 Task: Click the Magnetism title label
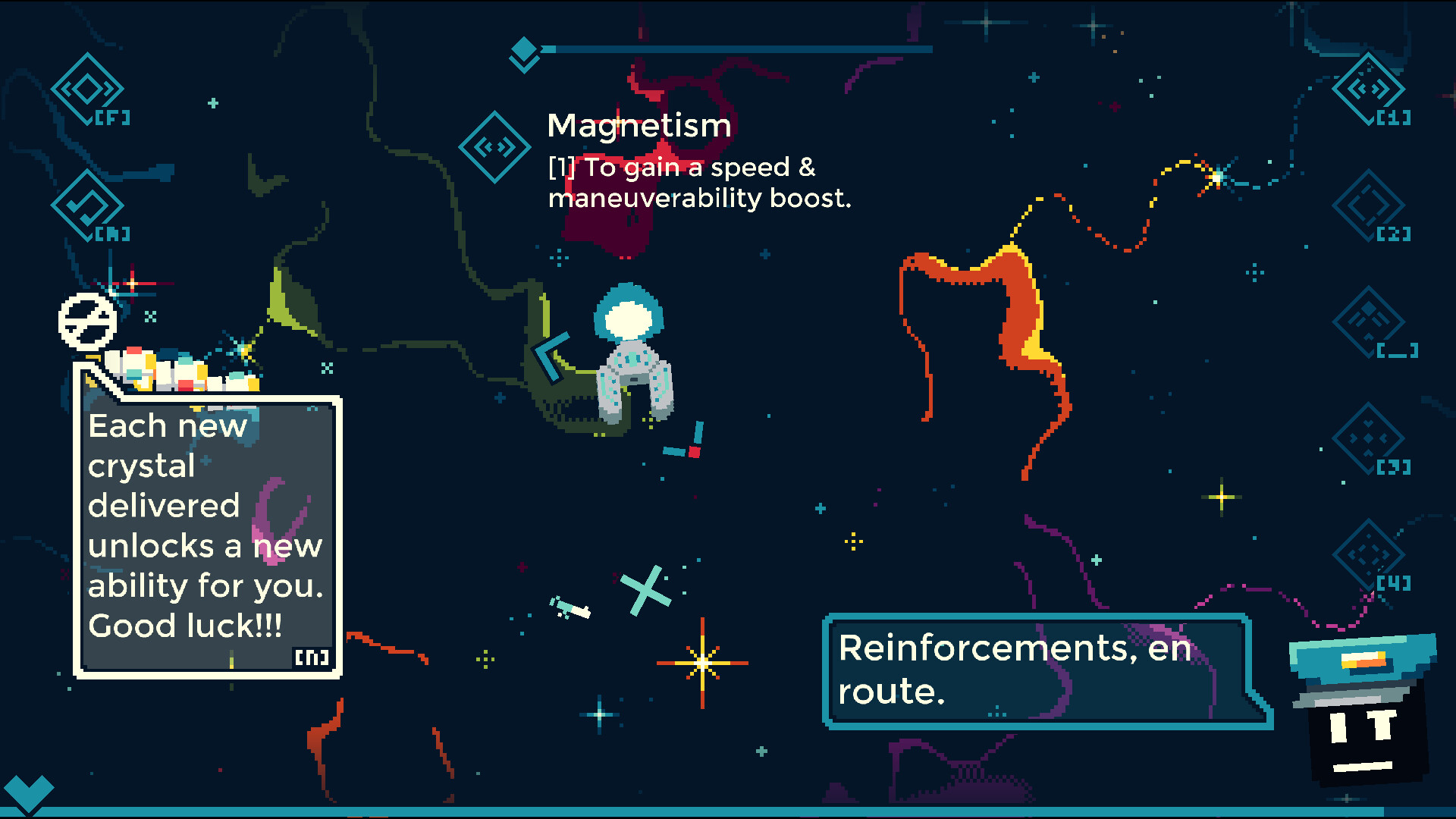click(639, 125)
